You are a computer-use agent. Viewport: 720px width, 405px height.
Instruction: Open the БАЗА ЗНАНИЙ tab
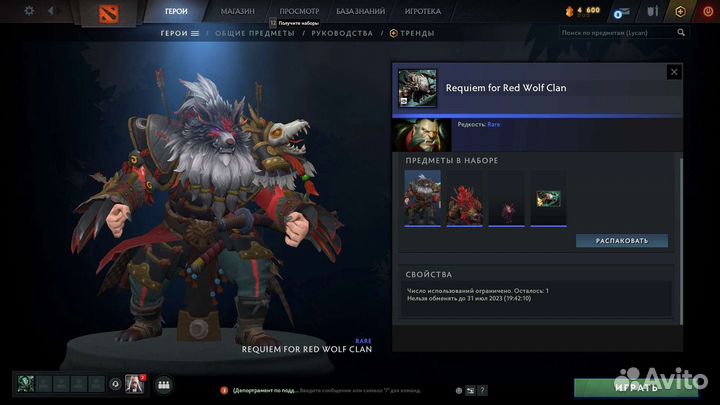(x=362, y=11)
